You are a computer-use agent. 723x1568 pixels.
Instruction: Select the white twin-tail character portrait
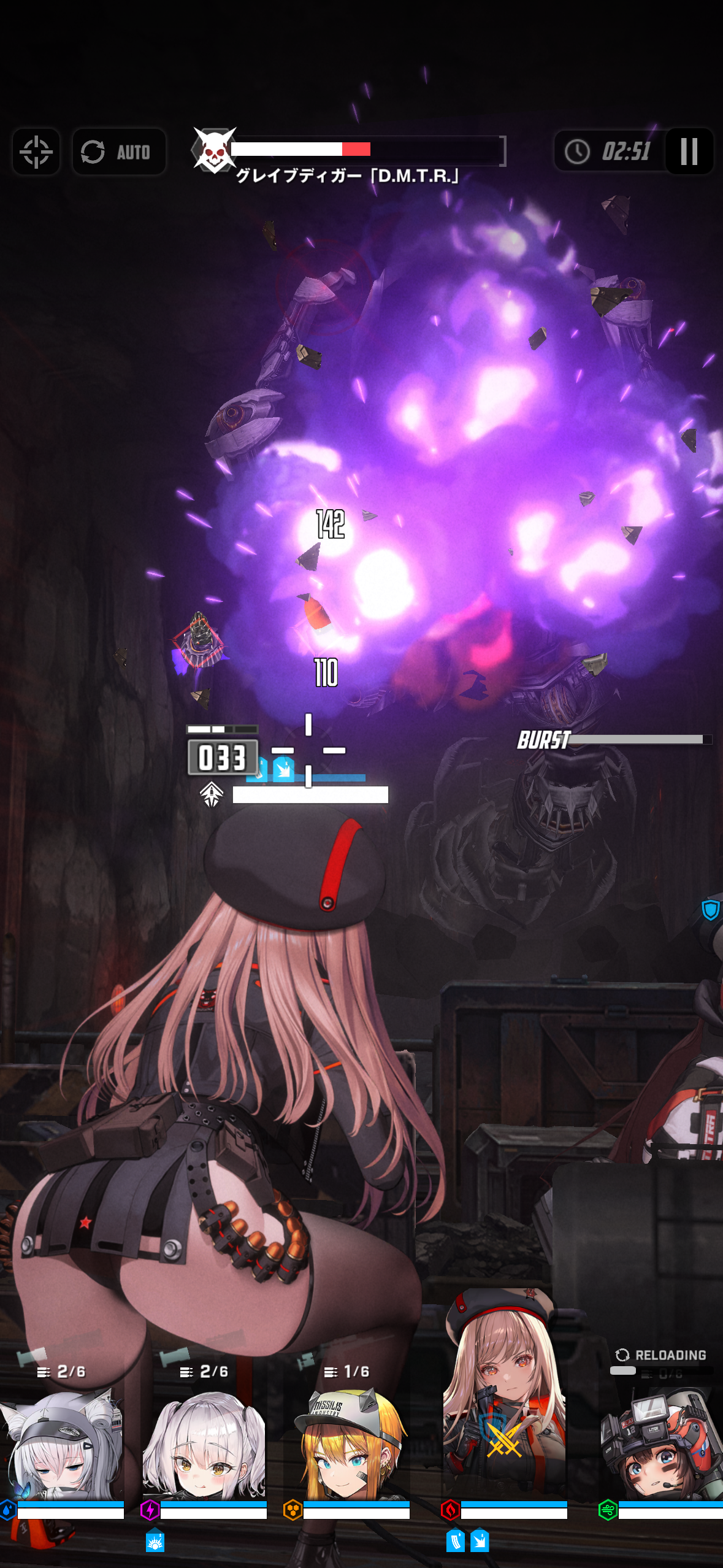click(205, 1448)
